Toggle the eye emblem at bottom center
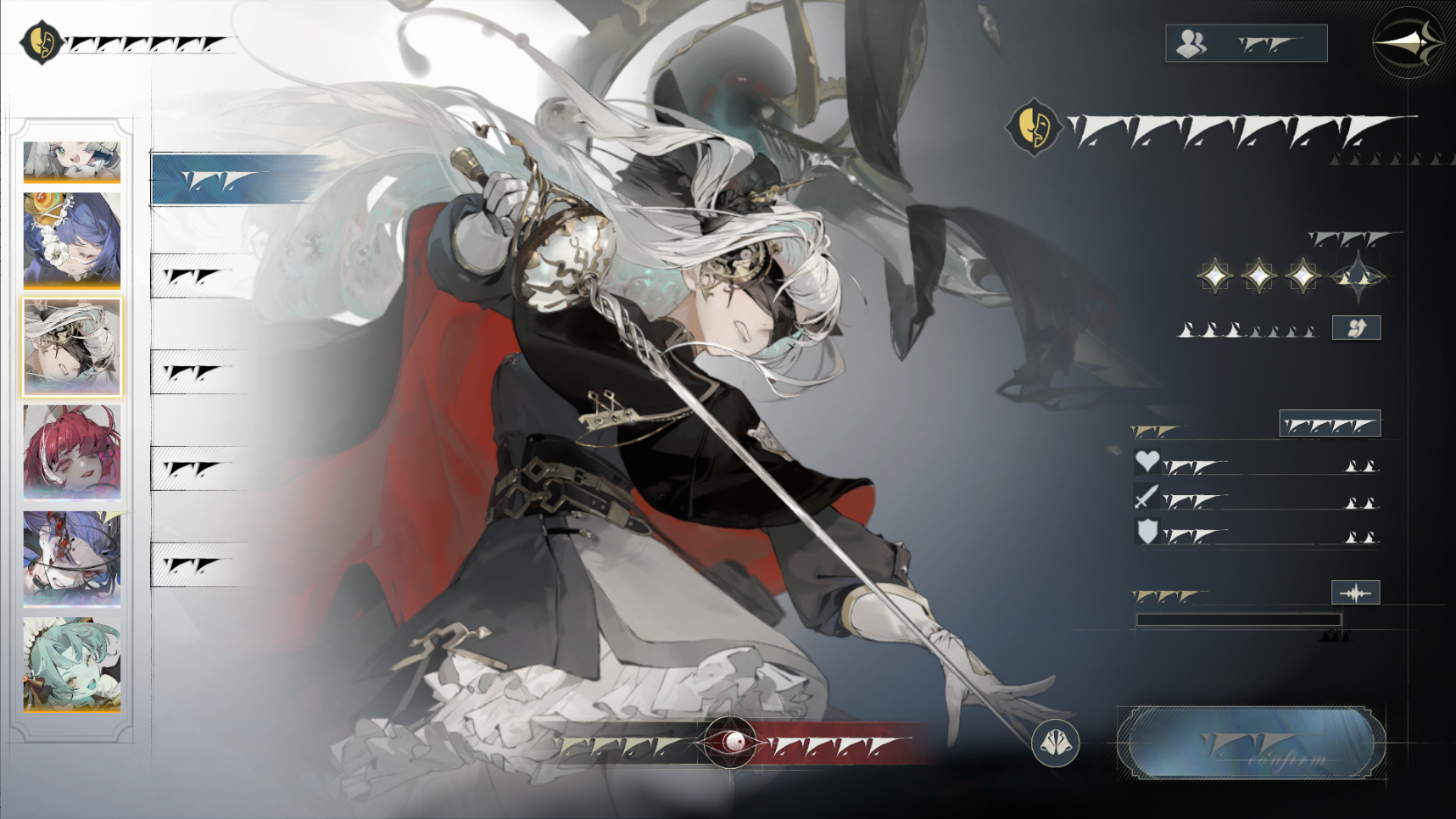Image resolution: width=1456 pixels, height=819 pixels. tap(730, 743)
